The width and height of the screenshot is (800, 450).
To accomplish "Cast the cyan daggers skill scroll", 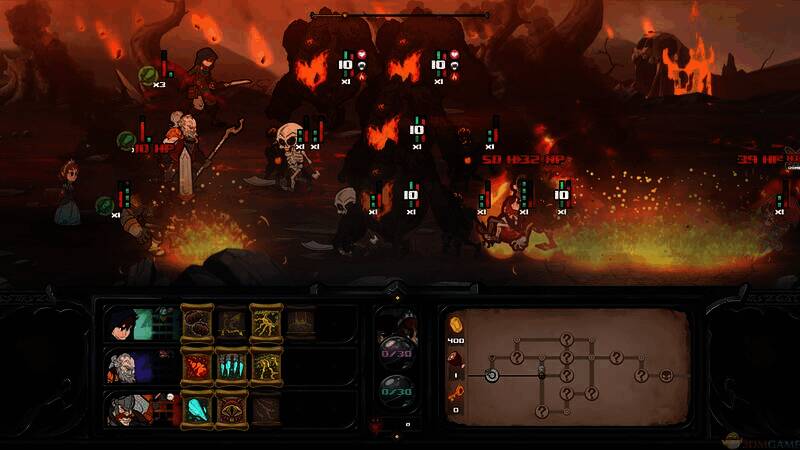I will 231,366.
